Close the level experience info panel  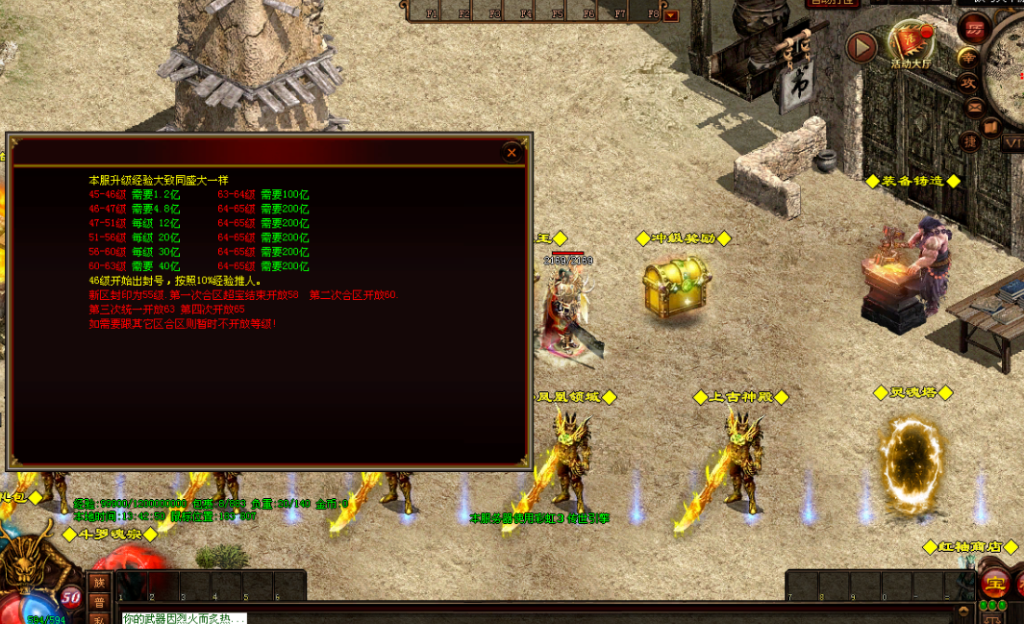point(511,152)
